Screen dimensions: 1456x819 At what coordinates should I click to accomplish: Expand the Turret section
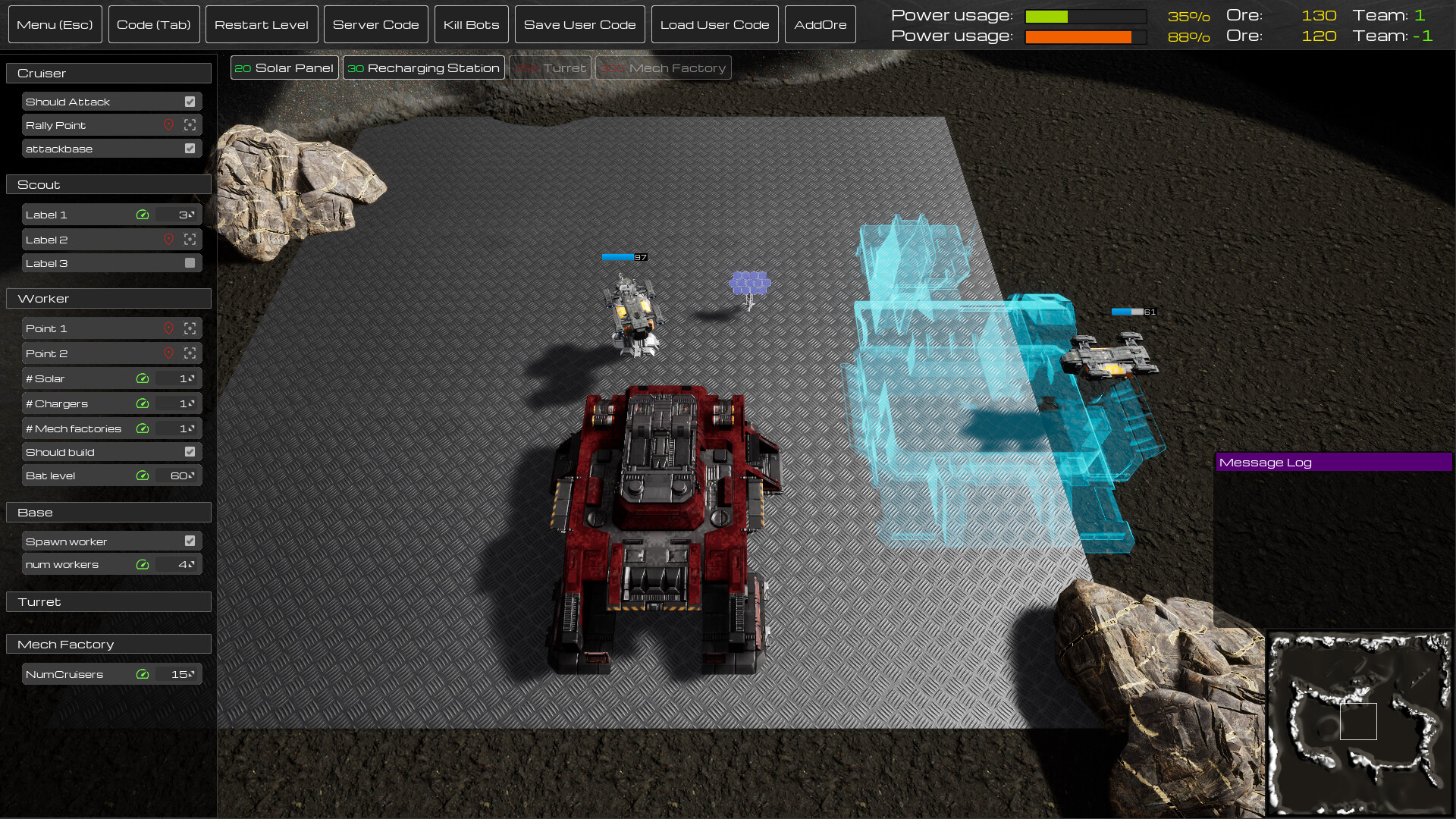click(108, 601)
